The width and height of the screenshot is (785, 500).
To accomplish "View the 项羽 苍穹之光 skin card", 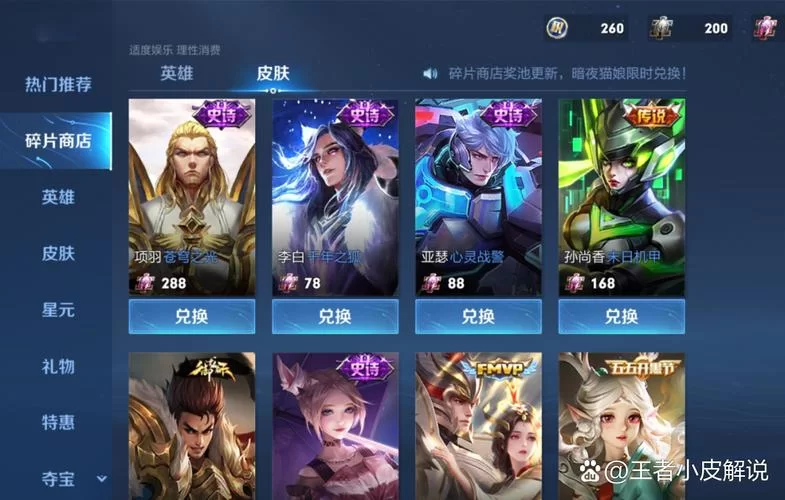I will 191,195.
